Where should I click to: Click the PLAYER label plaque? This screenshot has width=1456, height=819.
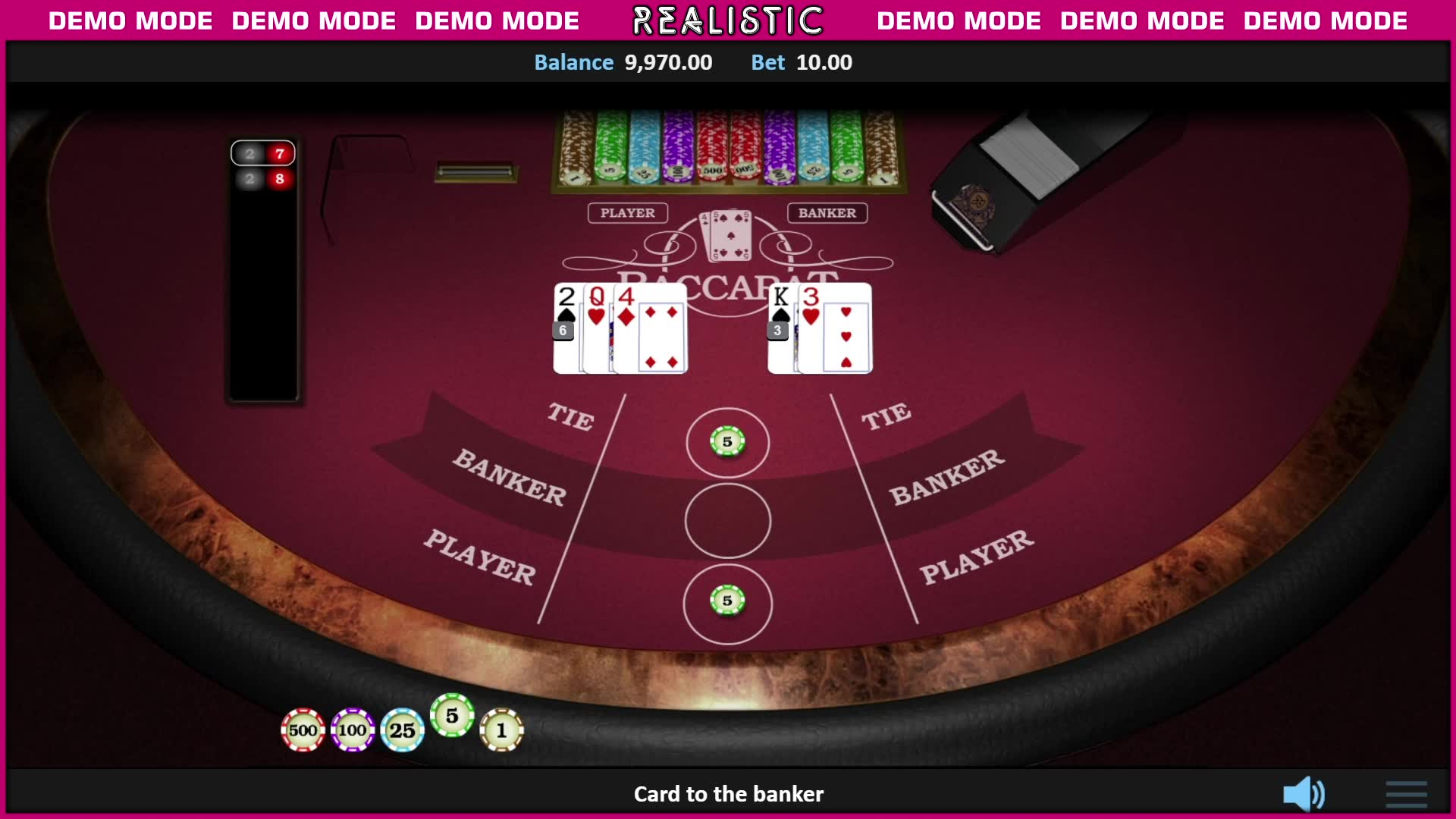628,213
